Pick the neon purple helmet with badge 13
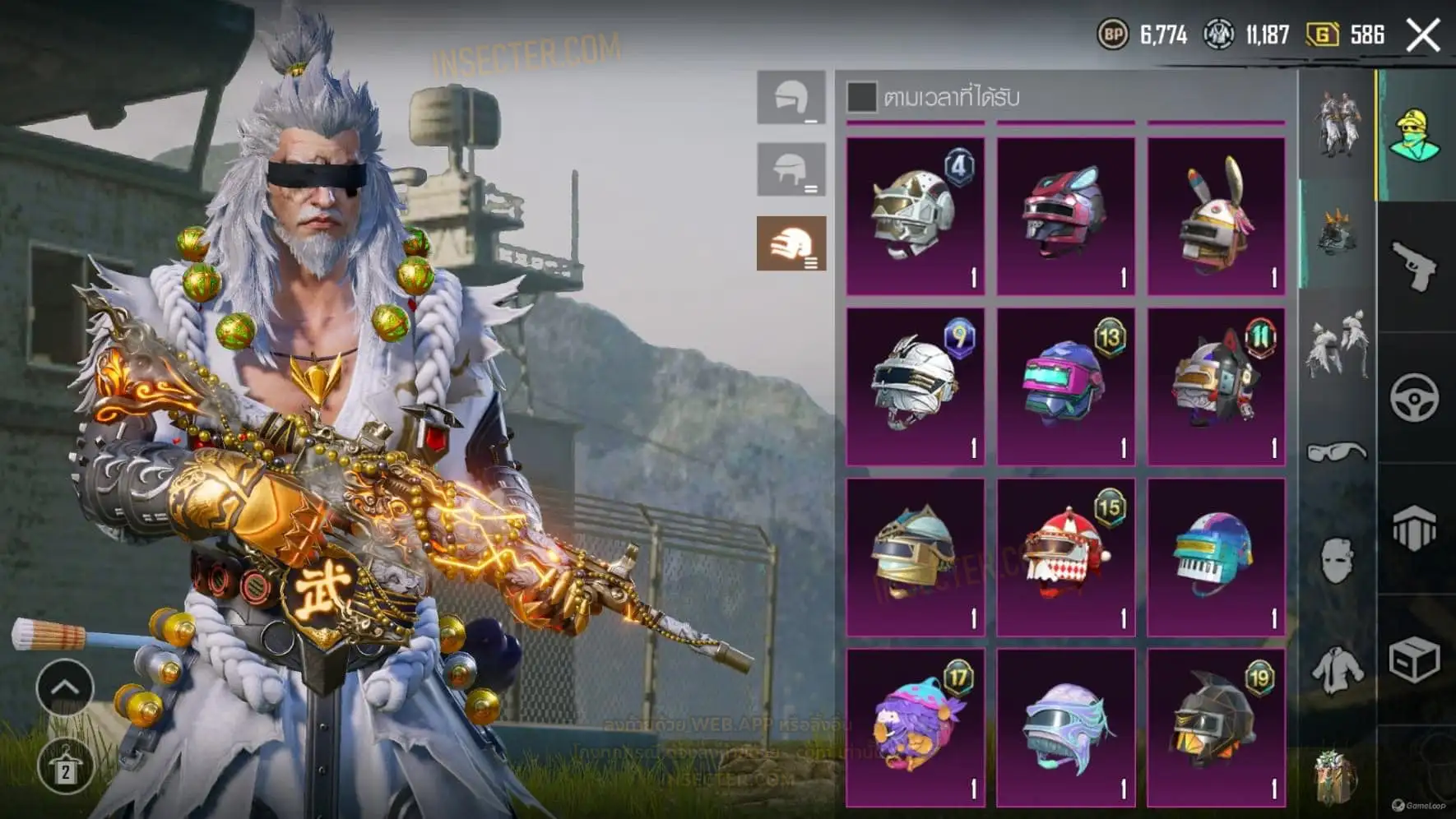The height and width of the screenshot is (819, 1456). 1065,386
